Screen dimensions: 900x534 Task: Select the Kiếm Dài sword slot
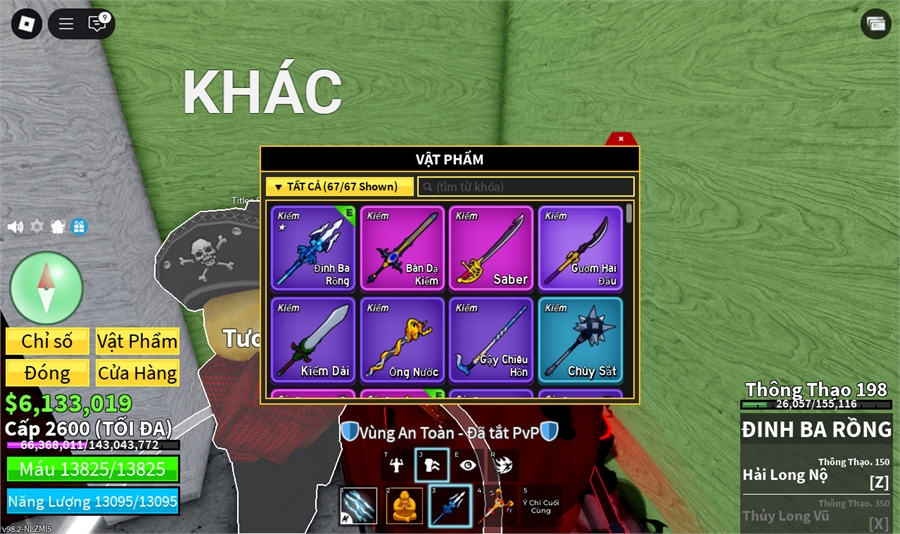(313, 339)
